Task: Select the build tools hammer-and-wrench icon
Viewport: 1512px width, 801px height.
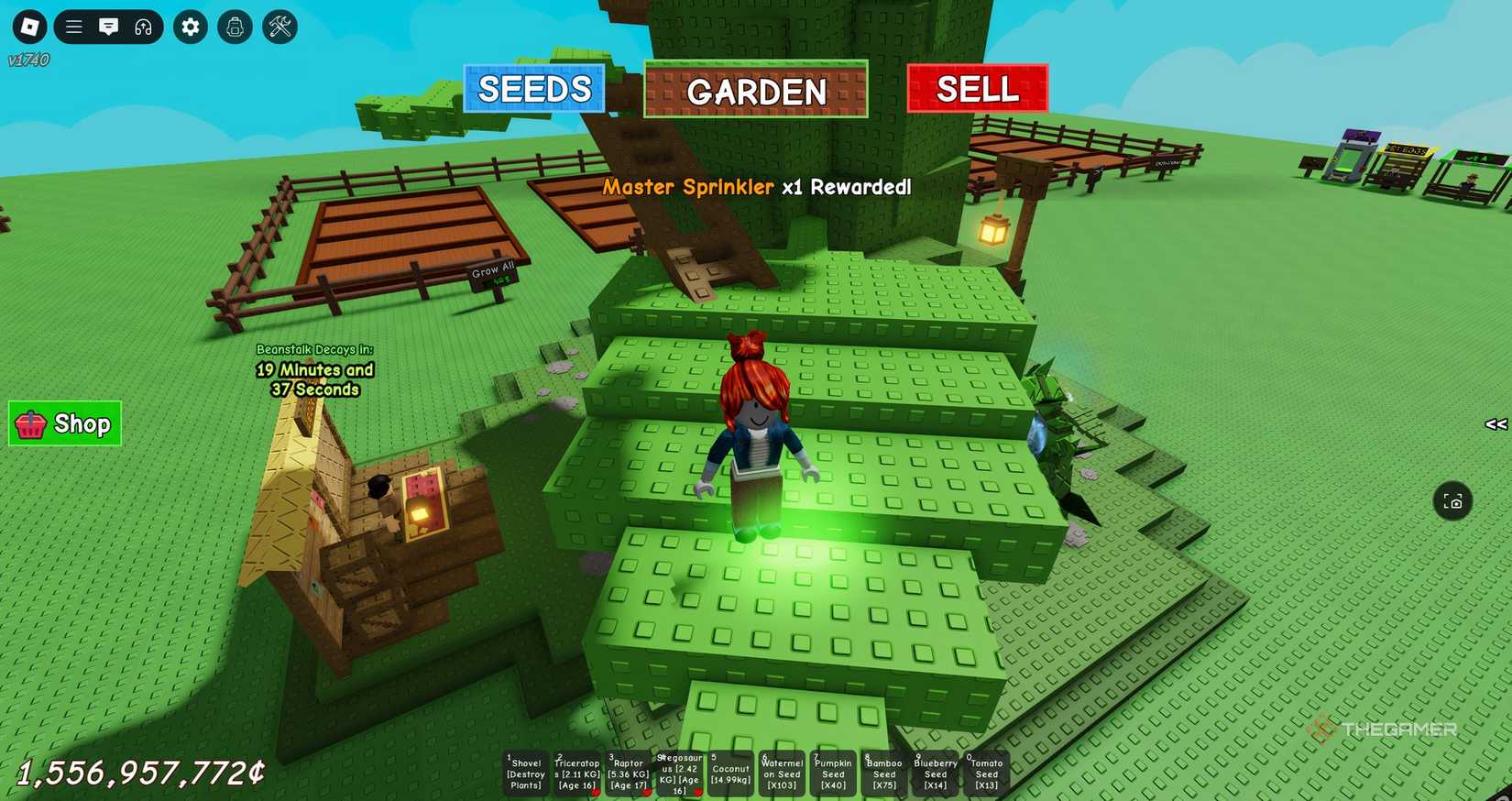Action: tap(279, 27)
